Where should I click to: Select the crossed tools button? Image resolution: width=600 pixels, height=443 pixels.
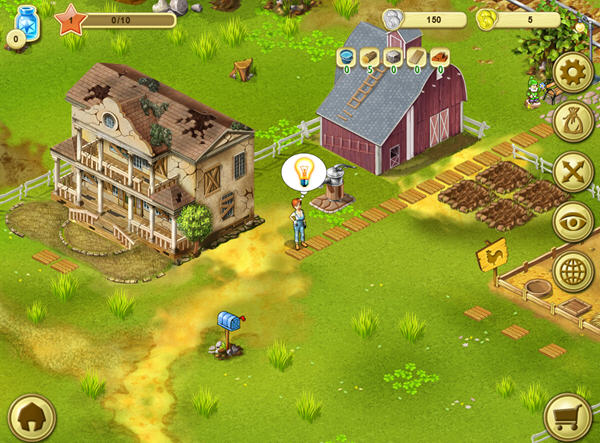click(573, 171)
